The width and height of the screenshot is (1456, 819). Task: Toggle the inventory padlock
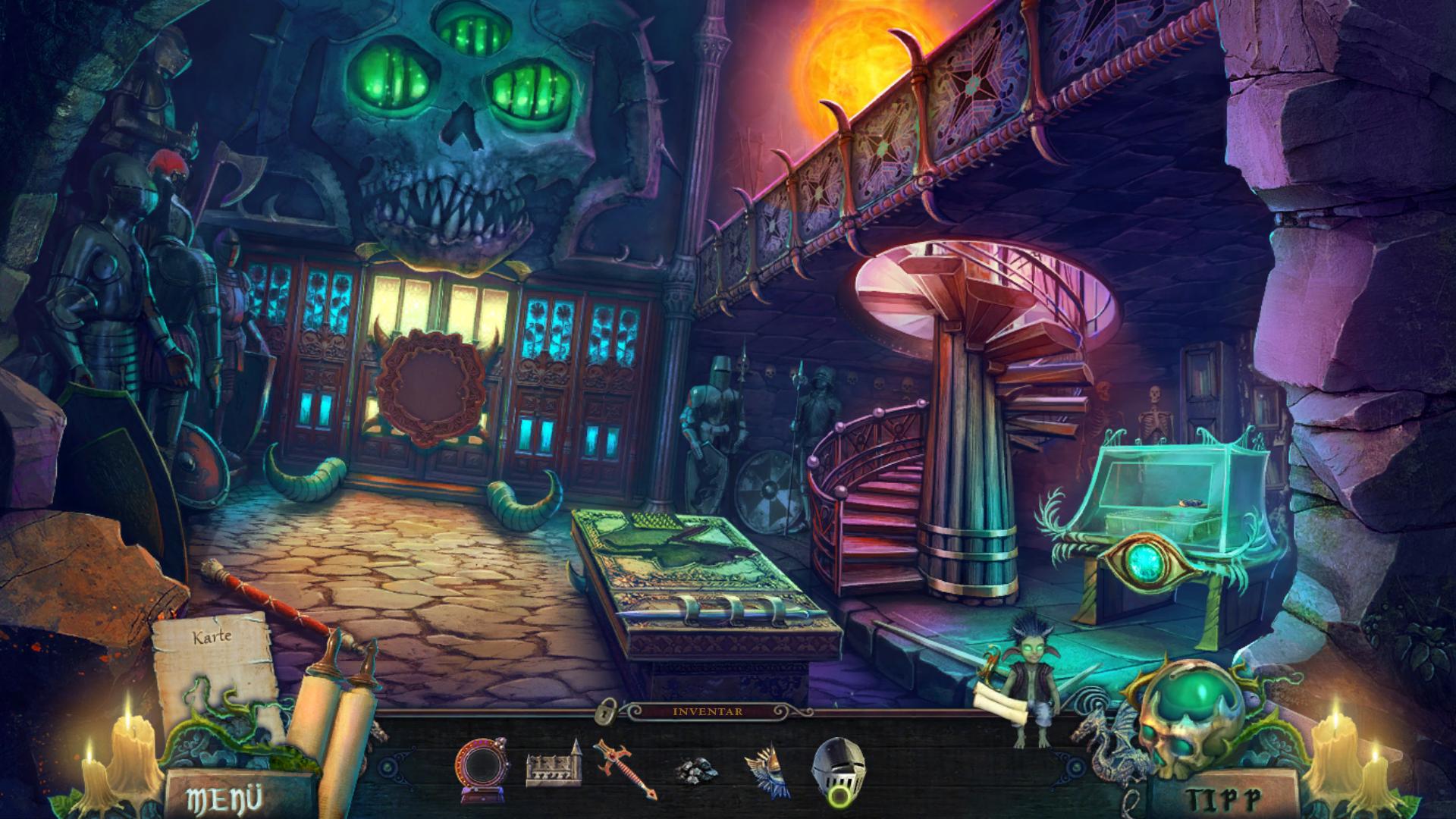point(606,711)
